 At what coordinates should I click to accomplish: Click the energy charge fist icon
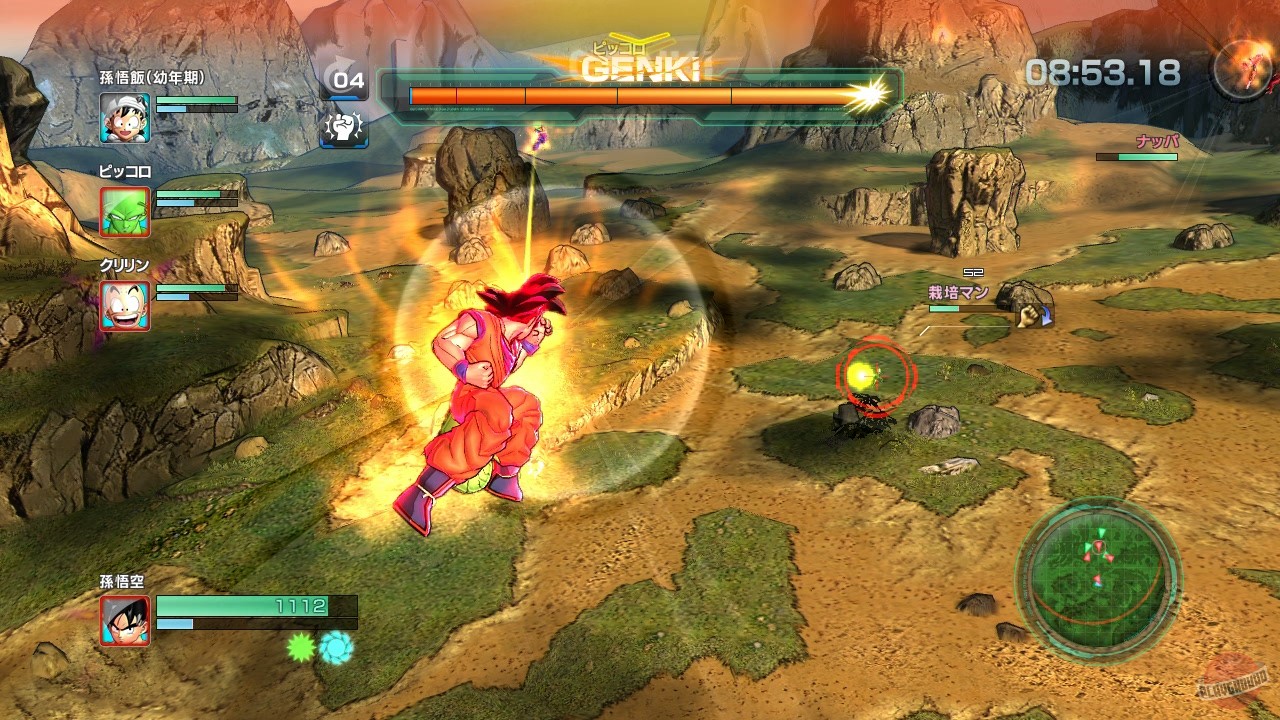(x=344, y=131)
